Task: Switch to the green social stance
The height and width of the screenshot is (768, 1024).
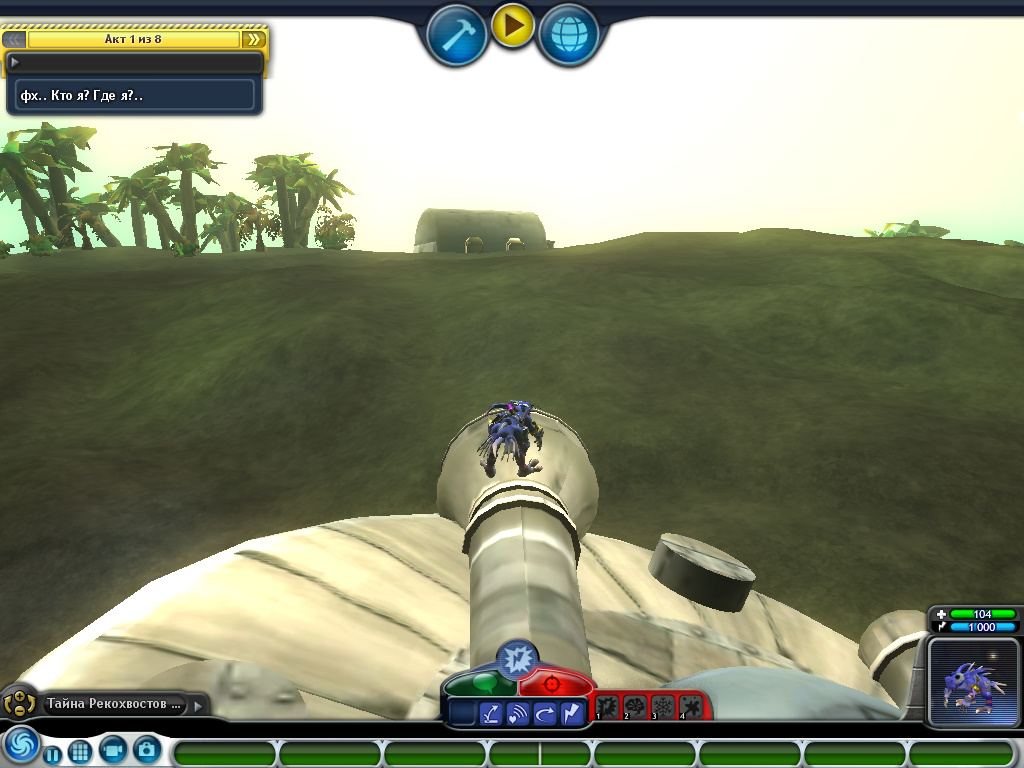Action: [482, 685]
